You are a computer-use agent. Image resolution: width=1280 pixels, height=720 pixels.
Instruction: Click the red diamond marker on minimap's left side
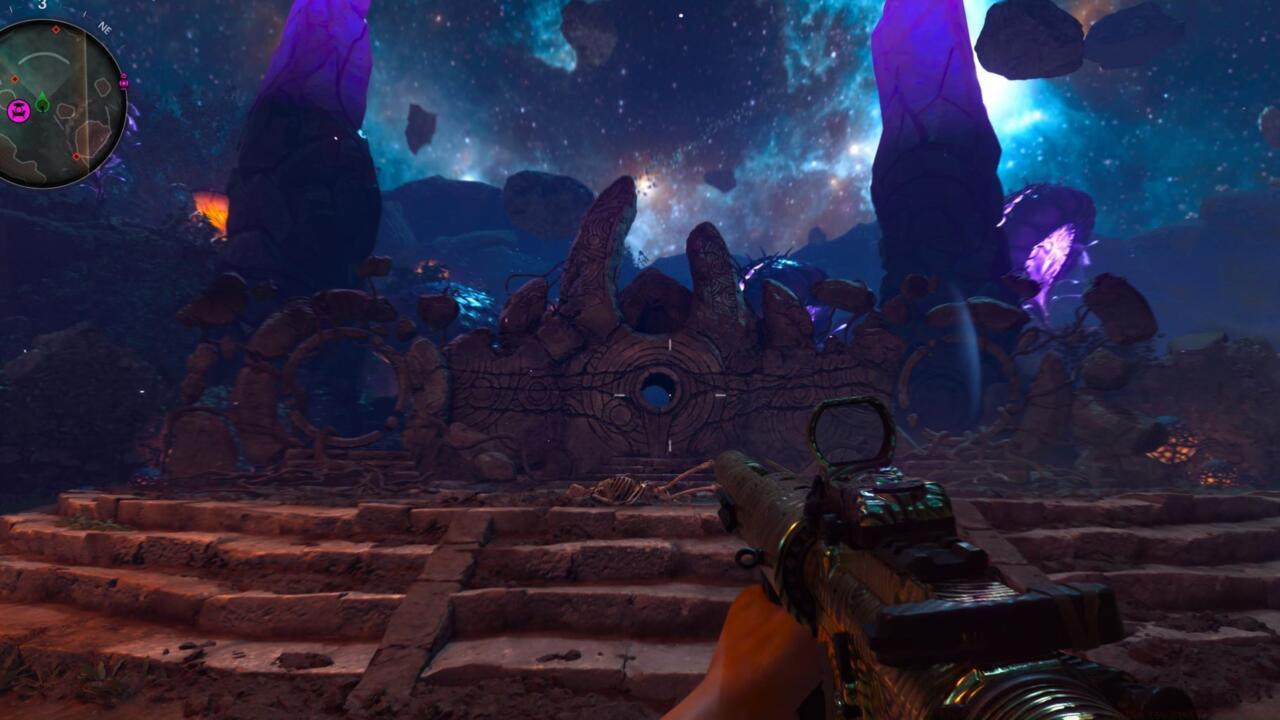(x=15, y=79)
